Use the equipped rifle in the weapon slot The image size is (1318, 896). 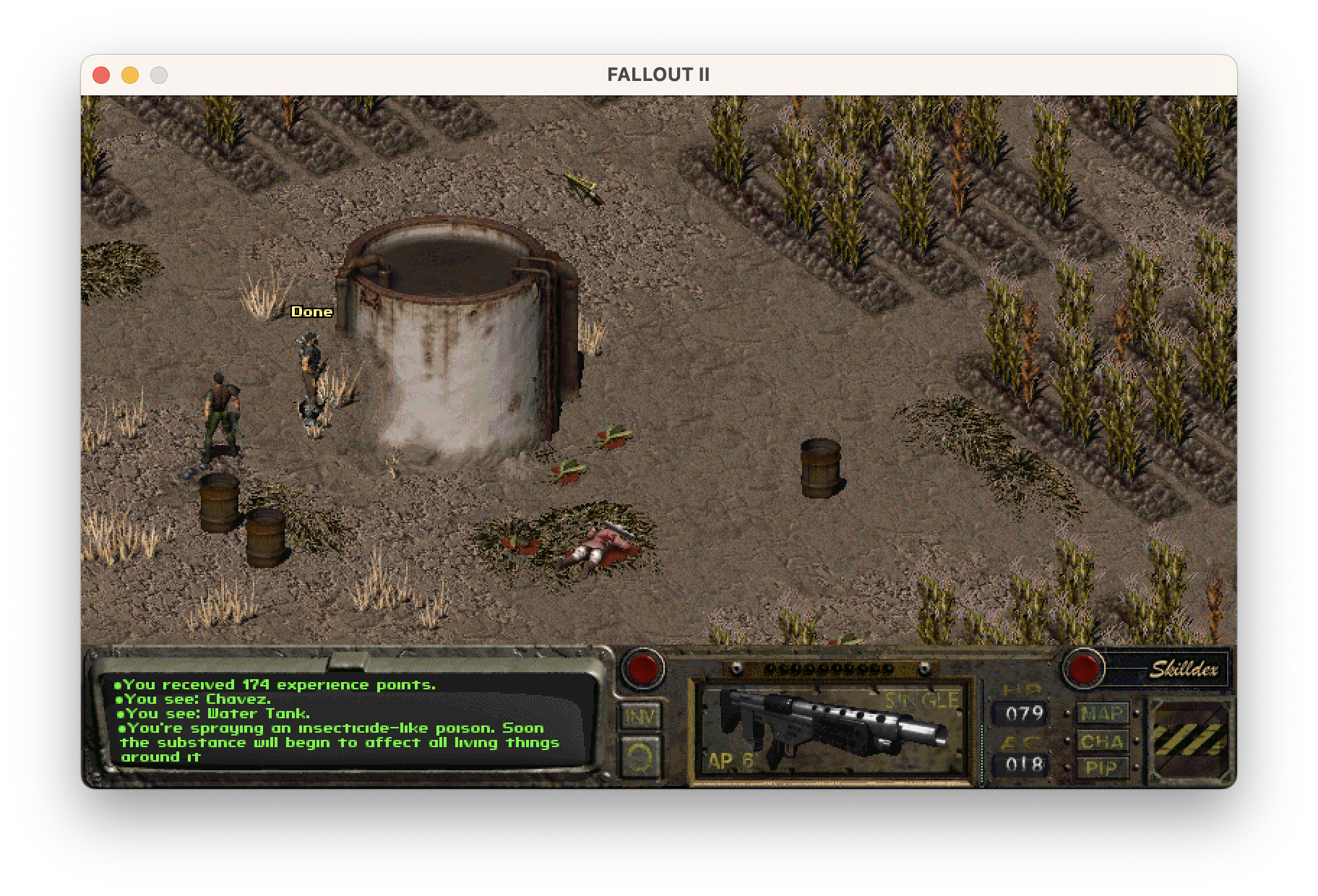[831, 731]
